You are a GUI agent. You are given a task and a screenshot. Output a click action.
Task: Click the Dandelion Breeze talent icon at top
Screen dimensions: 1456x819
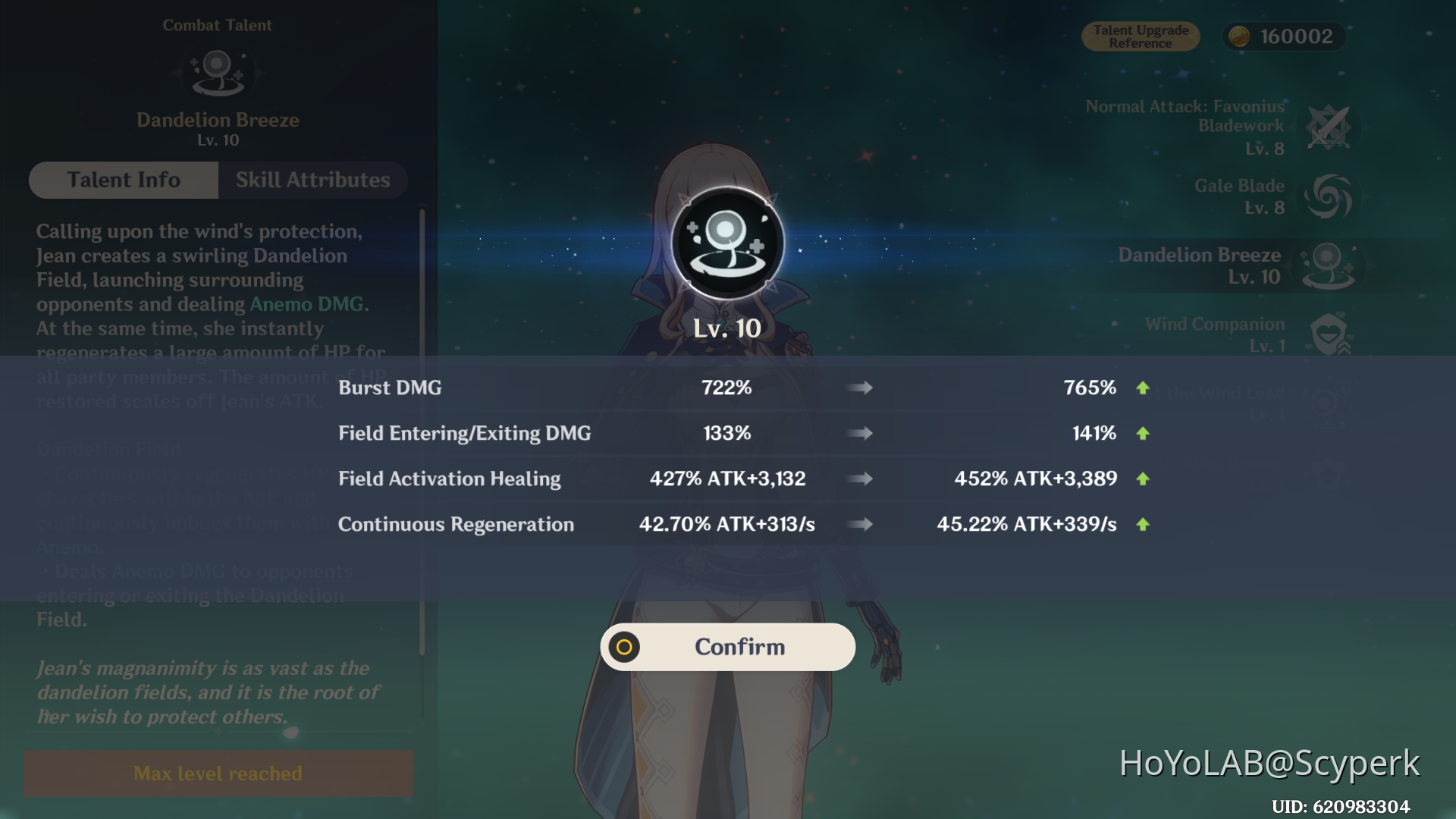click(x=218, y=73)
